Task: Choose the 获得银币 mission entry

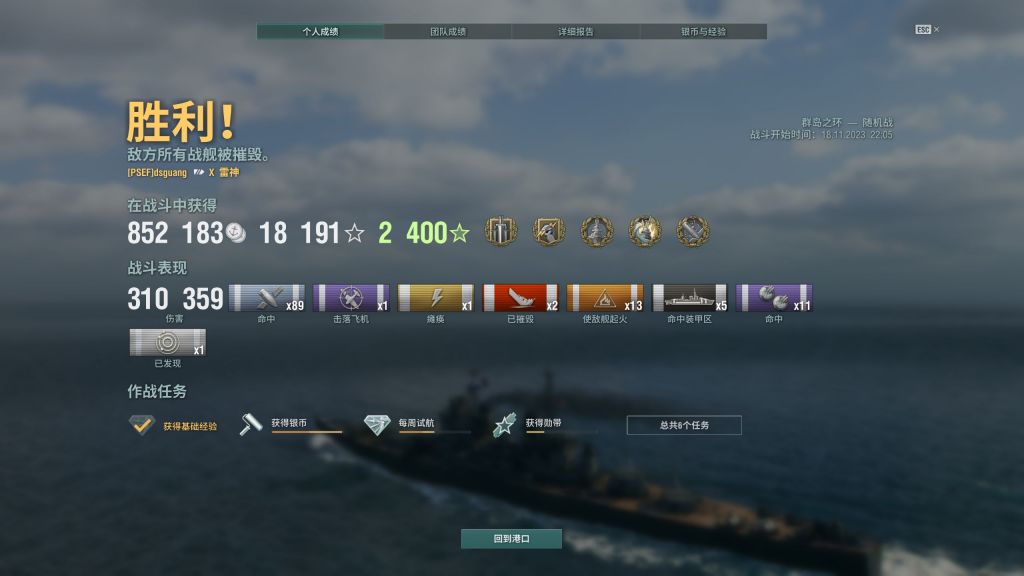Action: [290, 425]
